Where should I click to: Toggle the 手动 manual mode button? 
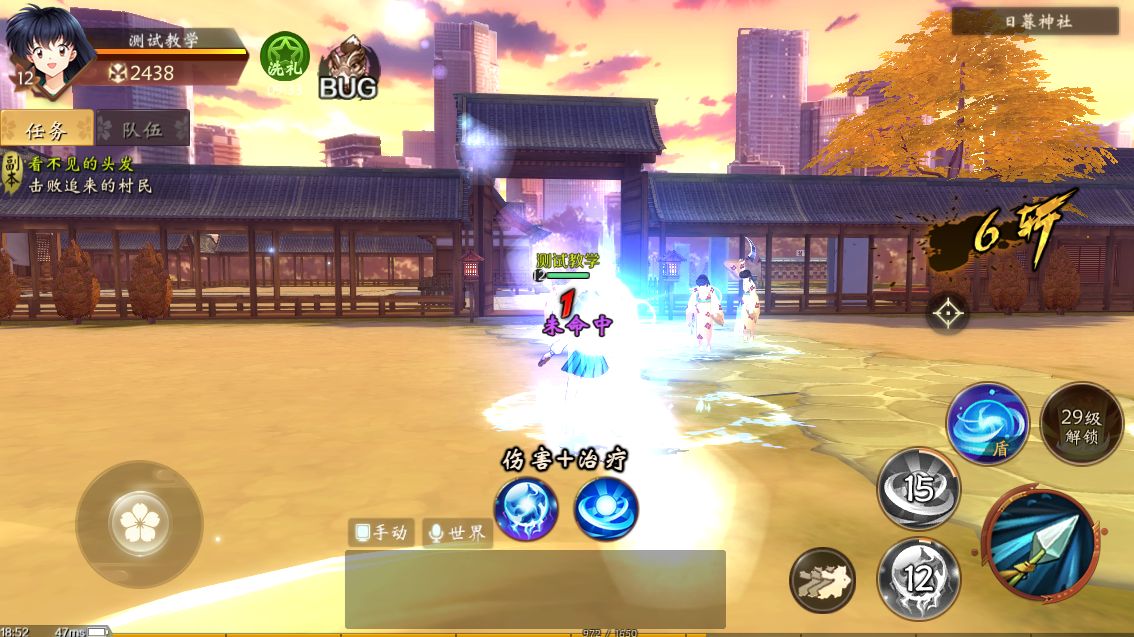tap(381, 532)
